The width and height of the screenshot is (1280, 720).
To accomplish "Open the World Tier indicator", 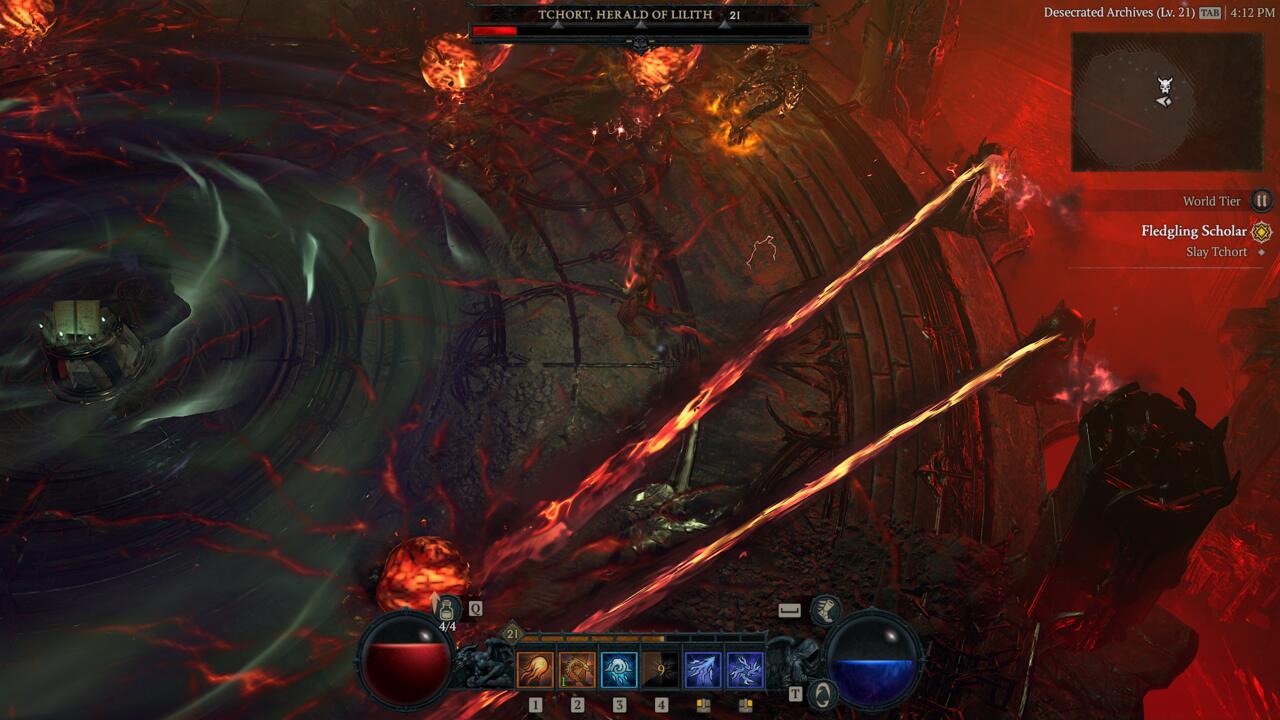I will 1262,201.
